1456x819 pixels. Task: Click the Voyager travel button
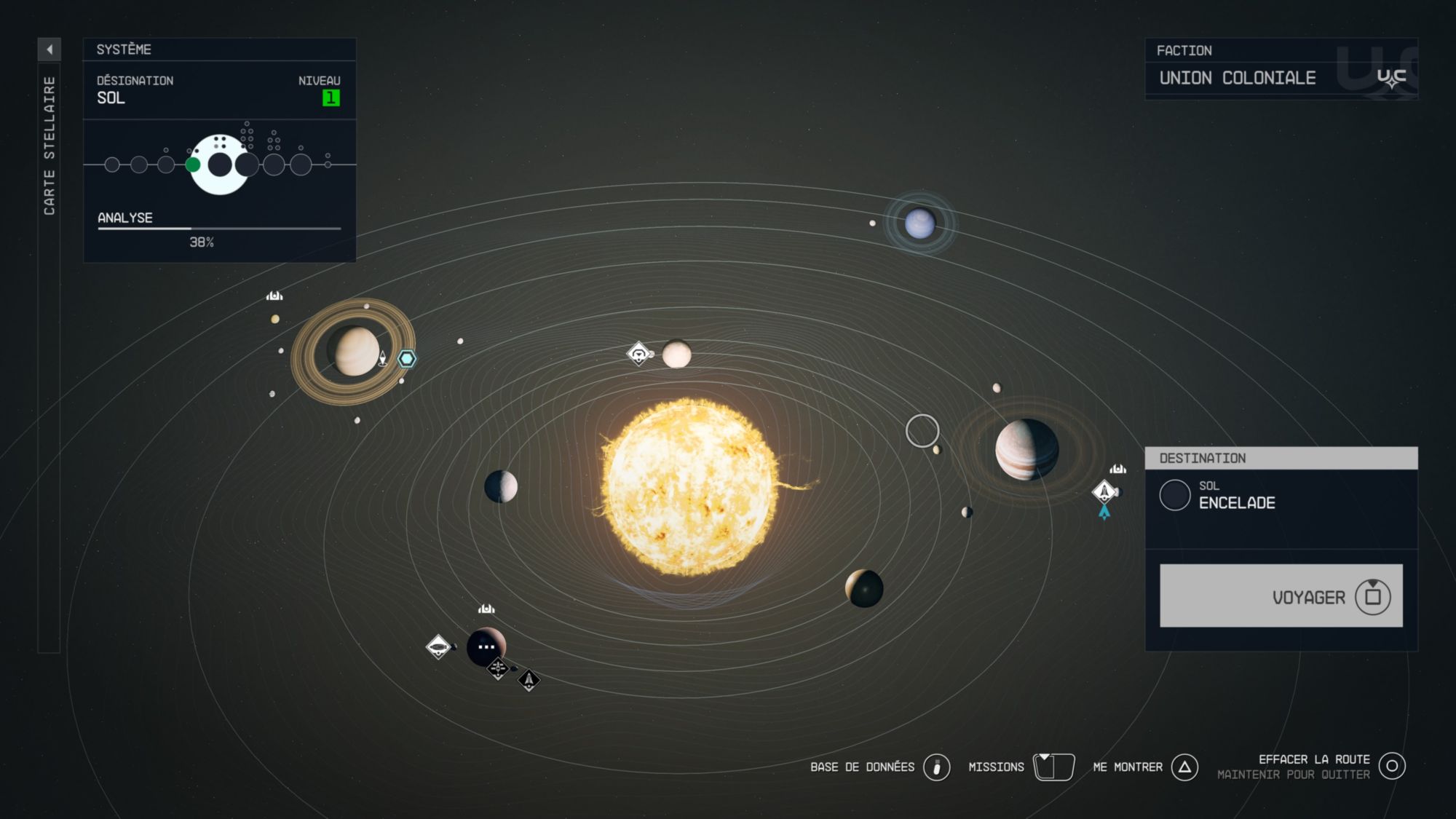(x=1281, y=596)
